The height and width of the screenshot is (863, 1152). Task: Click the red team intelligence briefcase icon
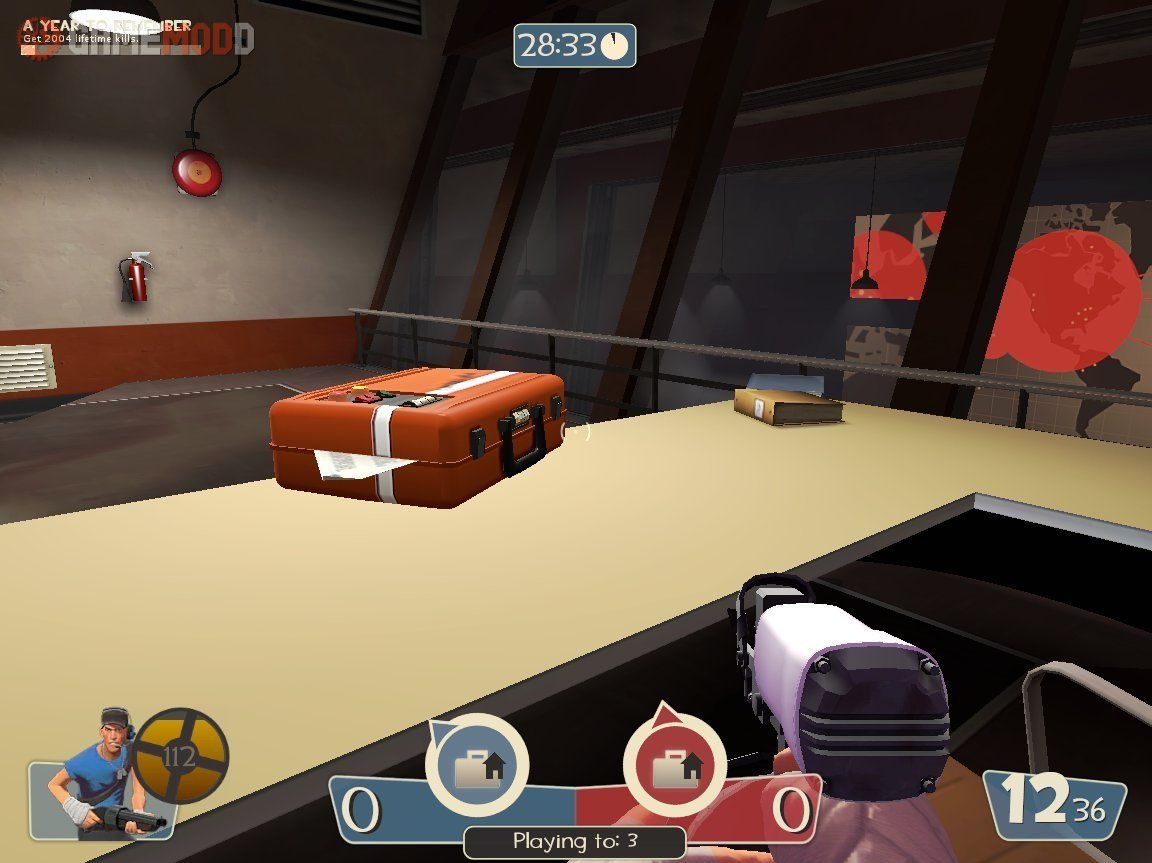coord(674,766)
